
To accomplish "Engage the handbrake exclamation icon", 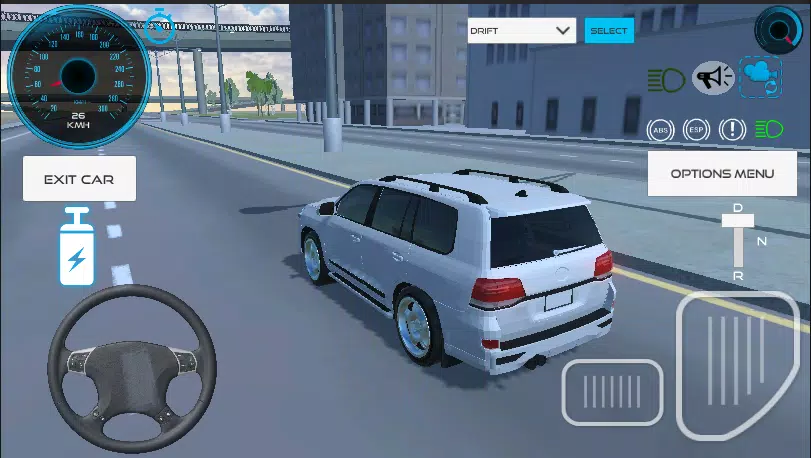I will pos(732,129).
